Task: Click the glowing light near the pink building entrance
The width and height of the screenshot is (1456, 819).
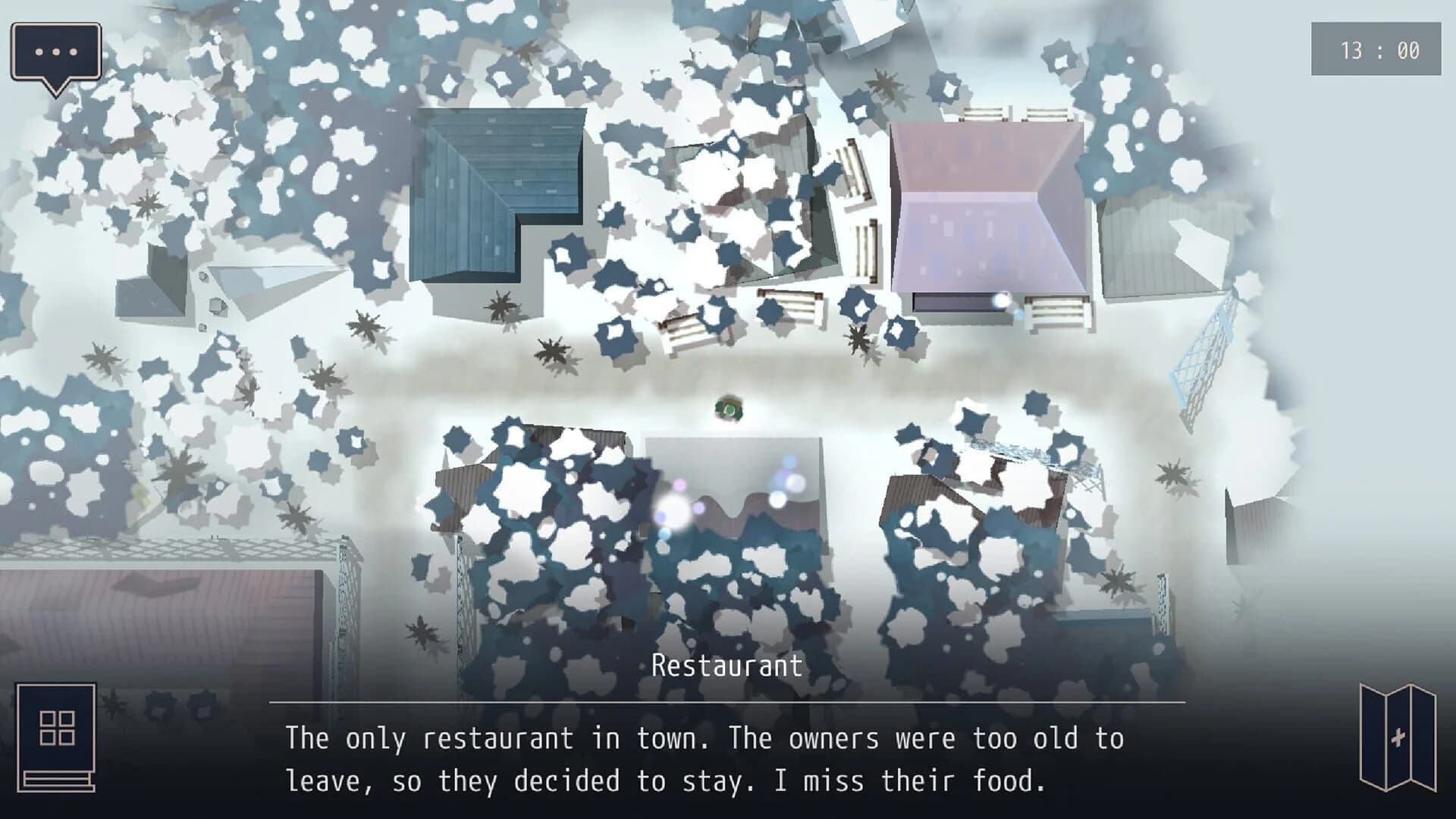Action: 1001,303
